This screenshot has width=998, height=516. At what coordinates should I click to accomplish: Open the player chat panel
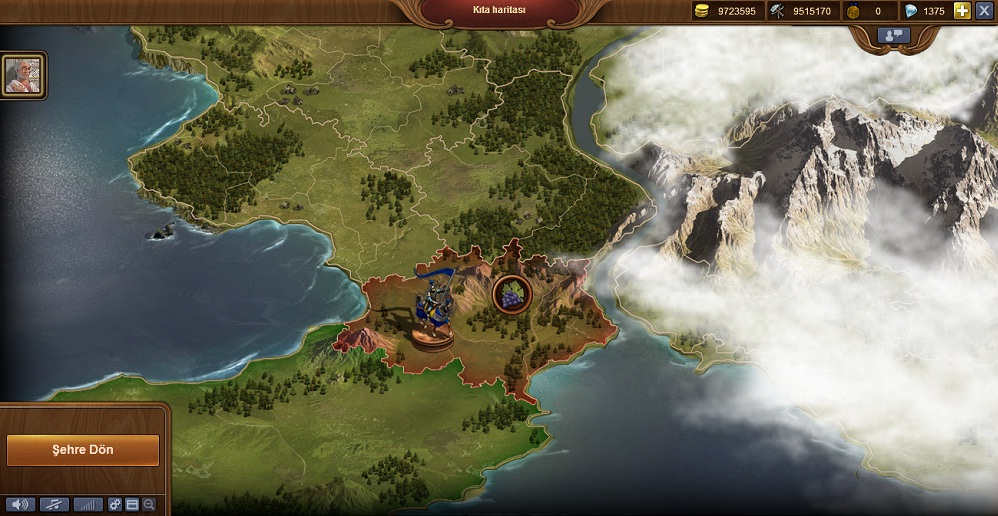[x=893, y=35]
